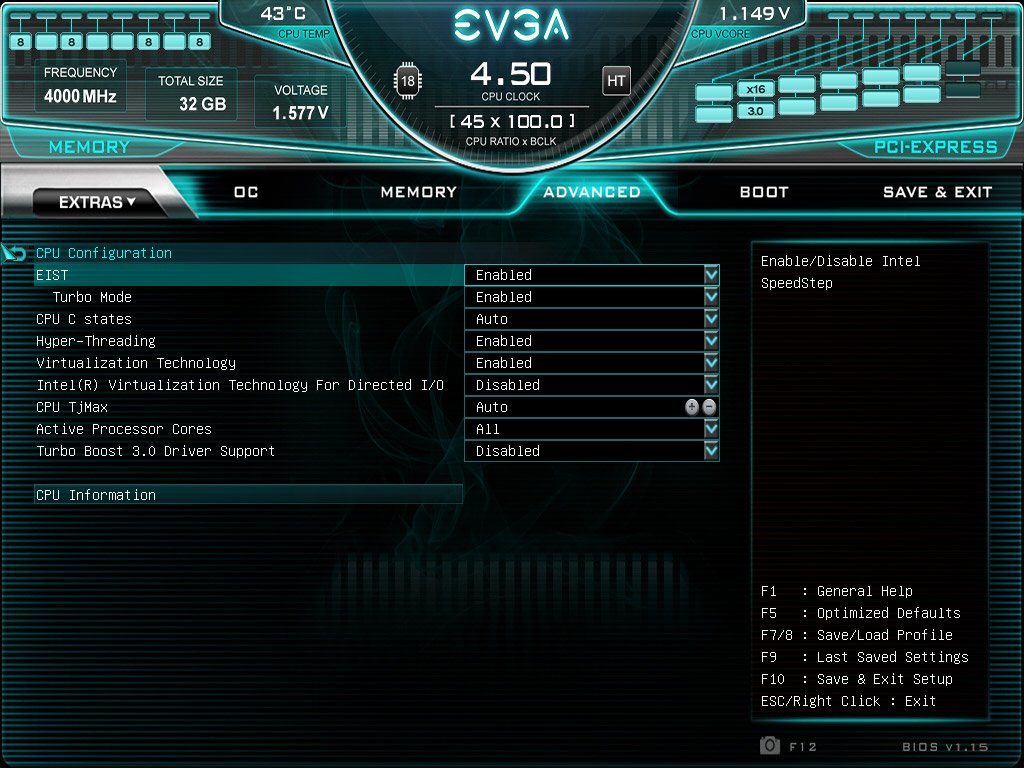1024x768 pixels.
Task: Open the EIST setting dropdown
Action: click(x=711, y=275)
